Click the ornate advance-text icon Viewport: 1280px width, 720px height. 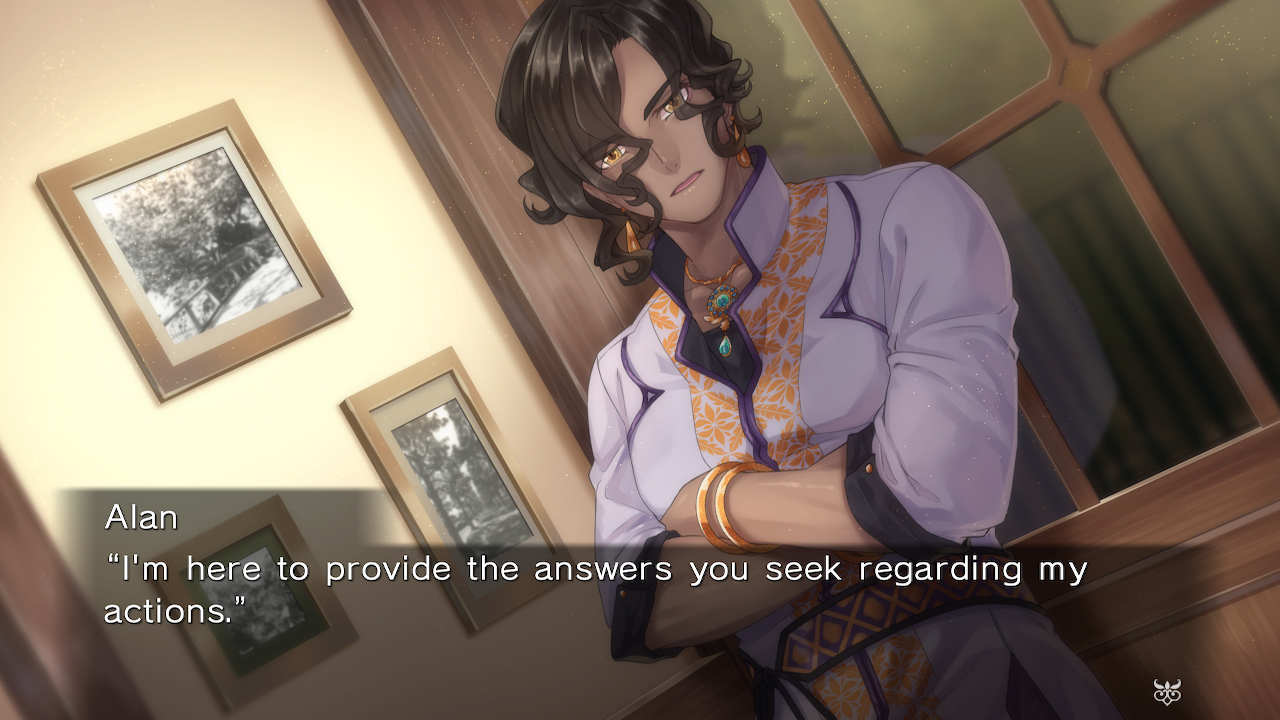pyautogui.click(x=1167, y=691)
